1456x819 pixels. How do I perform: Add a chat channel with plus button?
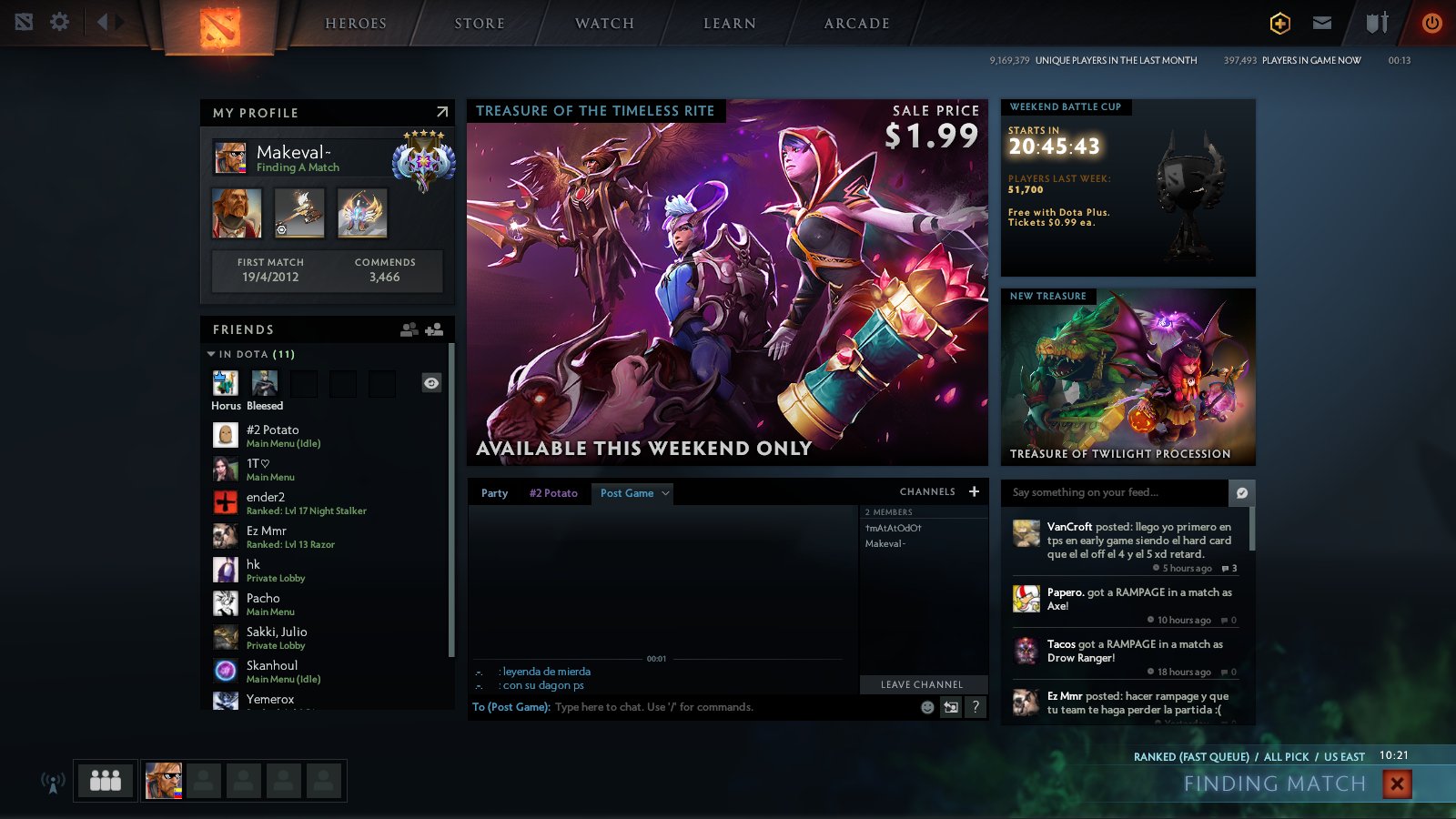[974, 491]
